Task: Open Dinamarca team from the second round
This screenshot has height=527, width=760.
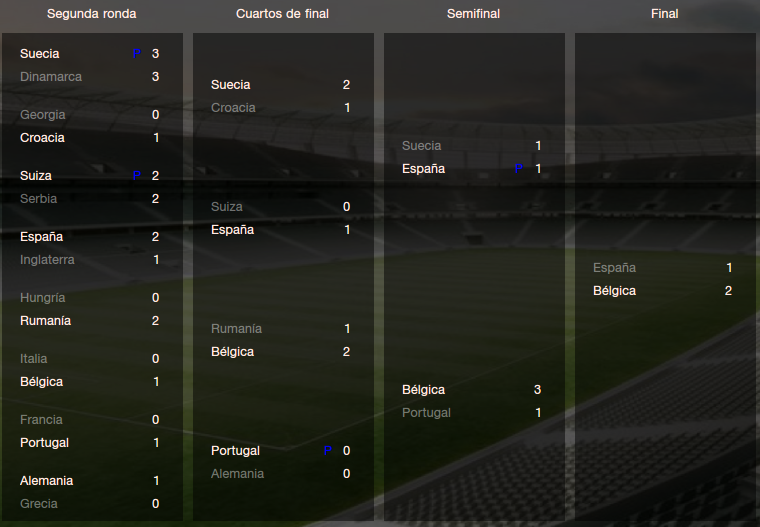Action: coord(51,77)
